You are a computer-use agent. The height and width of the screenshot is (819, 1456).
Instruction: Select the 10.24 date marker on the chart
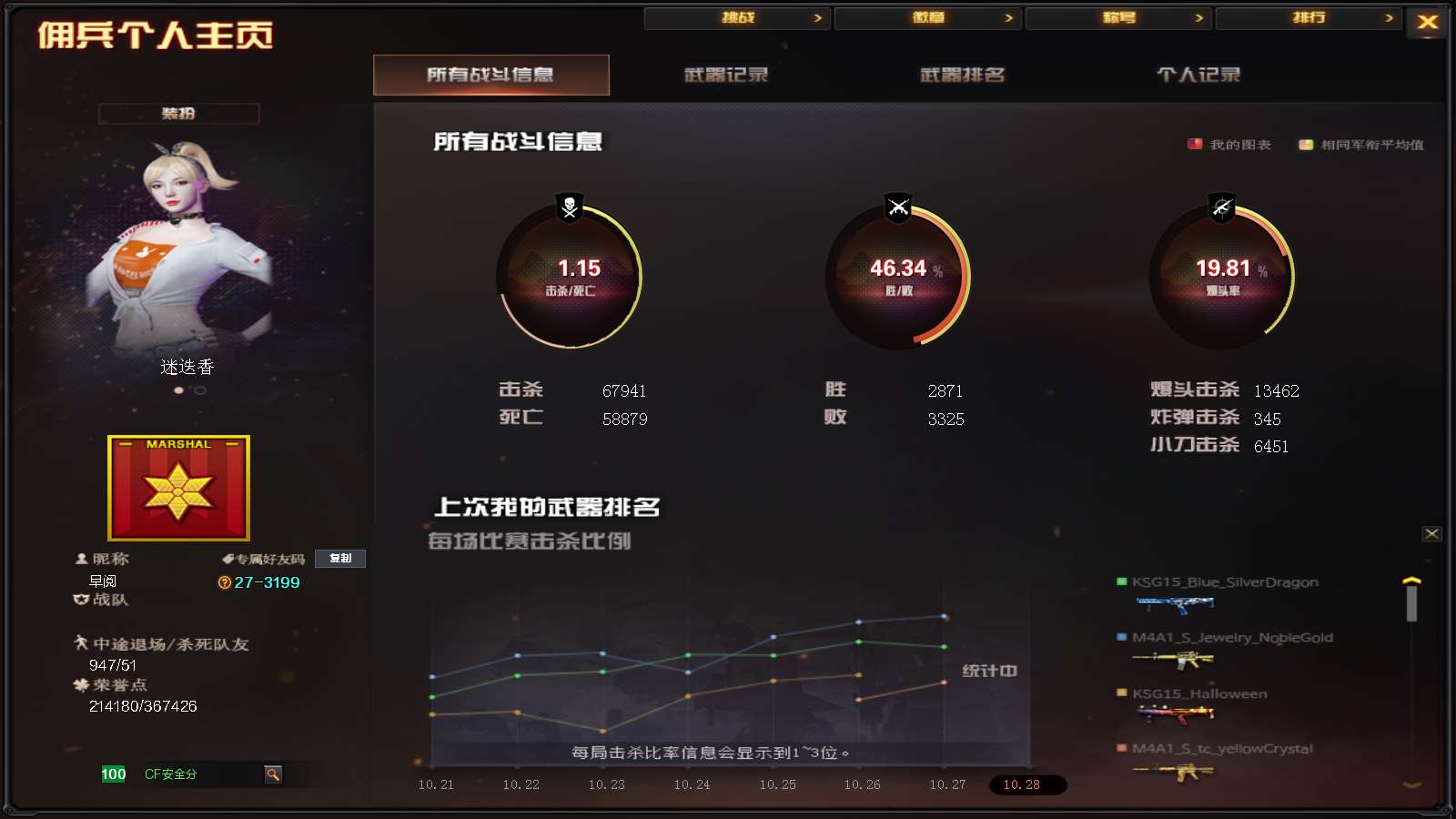click(x=689, y=784)
